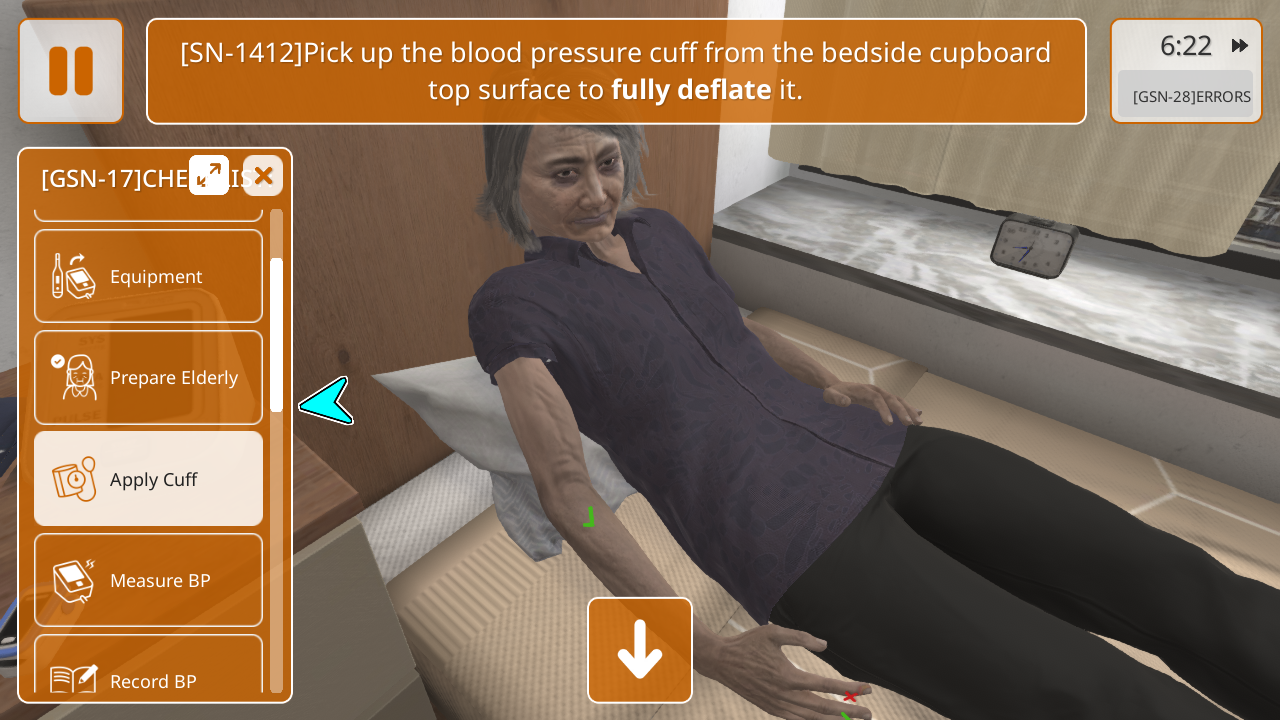Viewport: 1280px width, 720px height.
Task: Pause the simulation
Action: pyautogui.click(x=71, y=71)
